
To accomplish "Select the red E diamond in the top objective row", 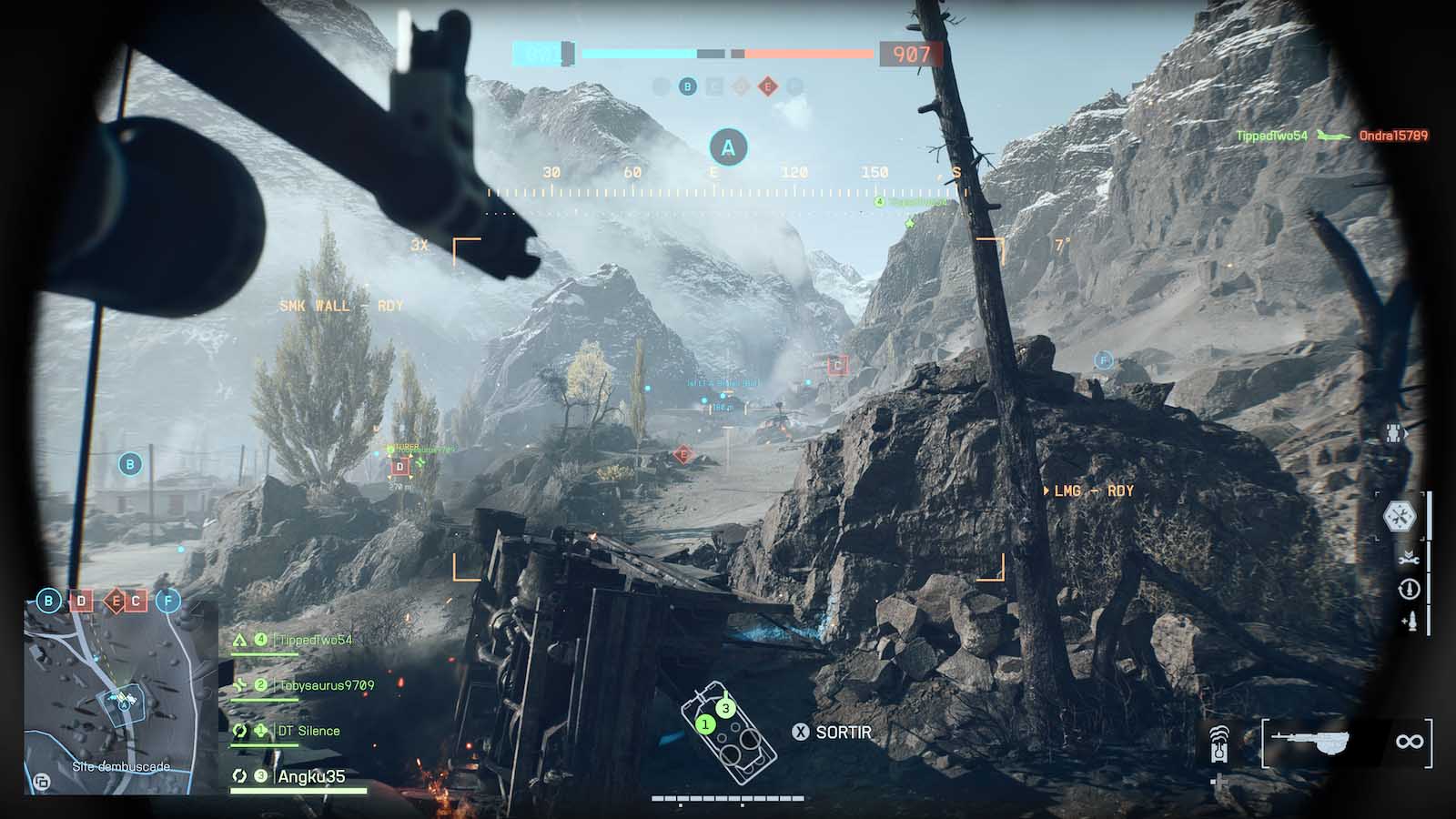I will [x=768, y=86].
